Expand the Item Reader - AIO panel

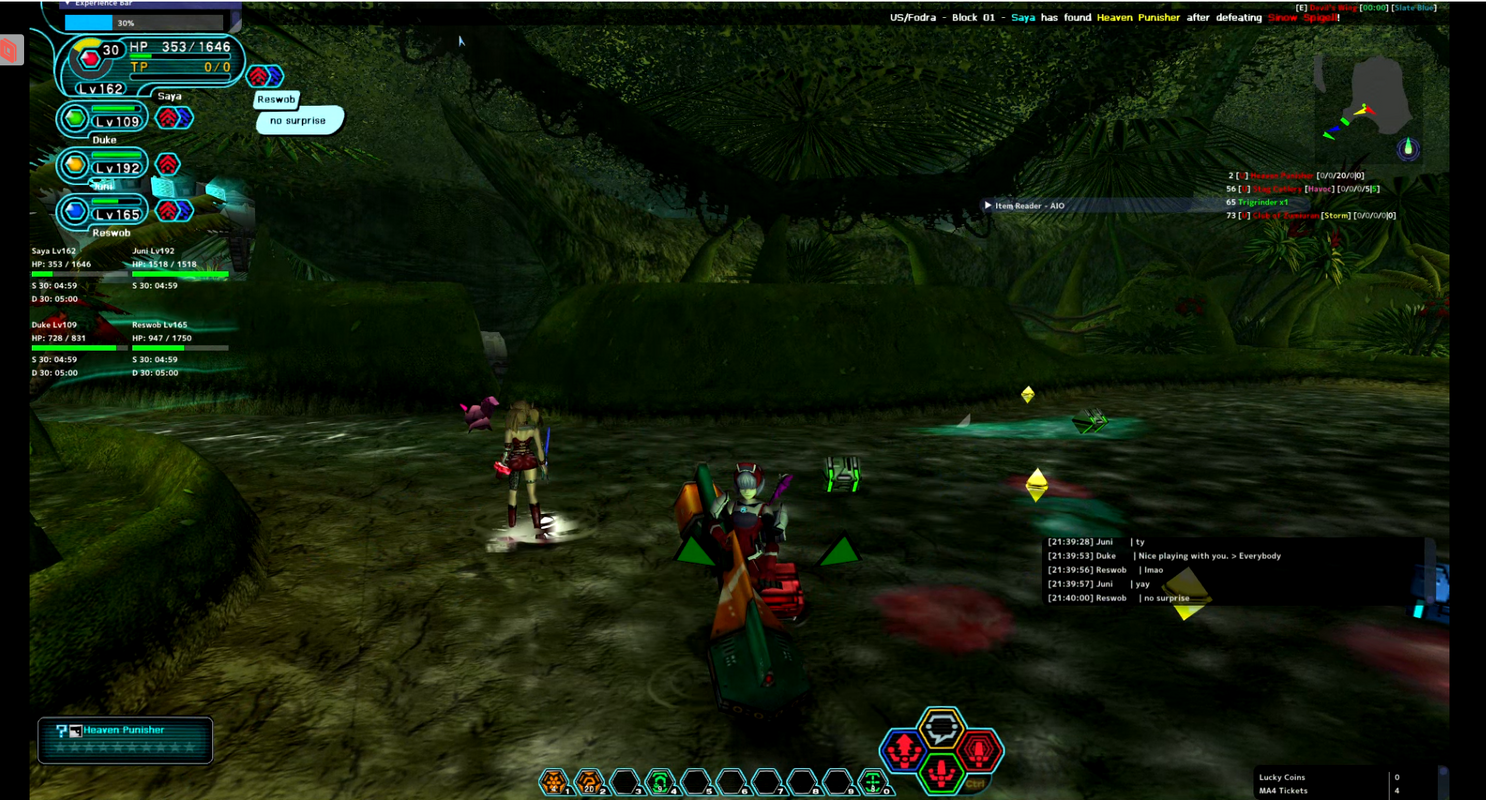988,206
